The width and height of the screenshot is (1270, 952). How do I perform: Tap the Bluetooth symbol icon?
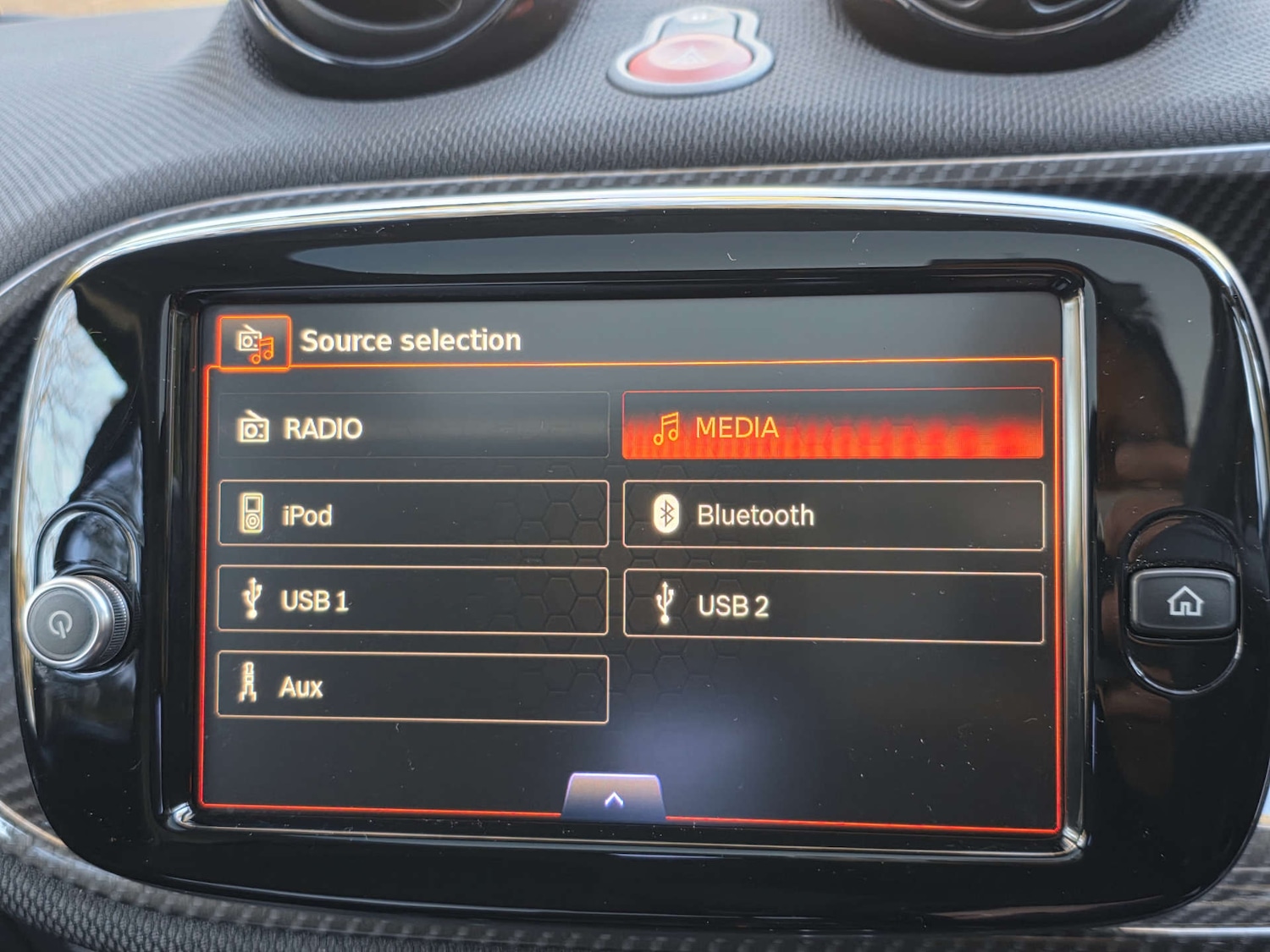pyautogui.click(x=668, y=514)
